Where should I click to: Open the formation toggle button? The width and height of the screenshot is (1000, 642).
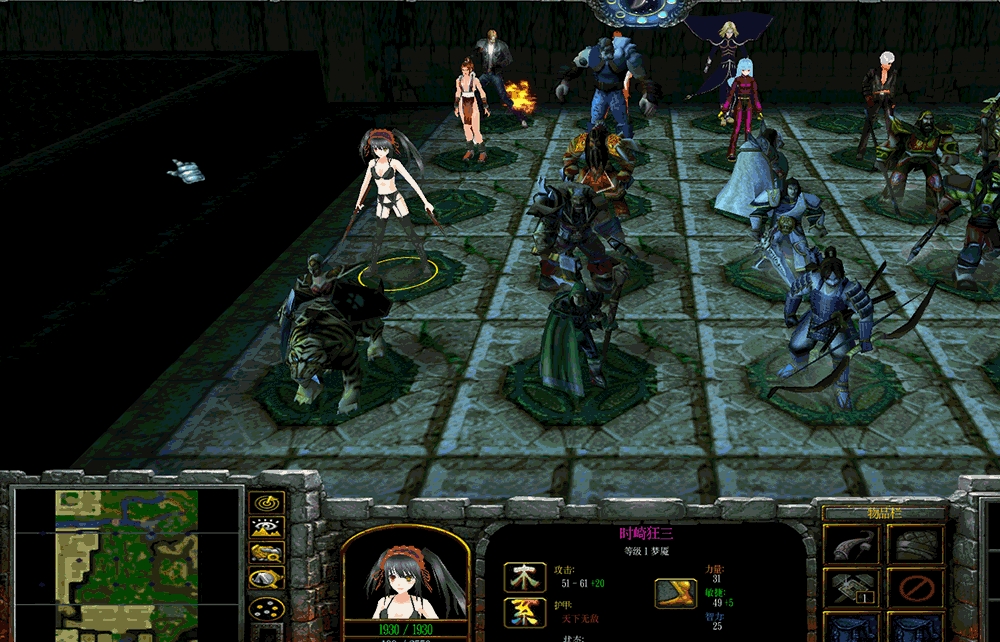tap(266, 606)
